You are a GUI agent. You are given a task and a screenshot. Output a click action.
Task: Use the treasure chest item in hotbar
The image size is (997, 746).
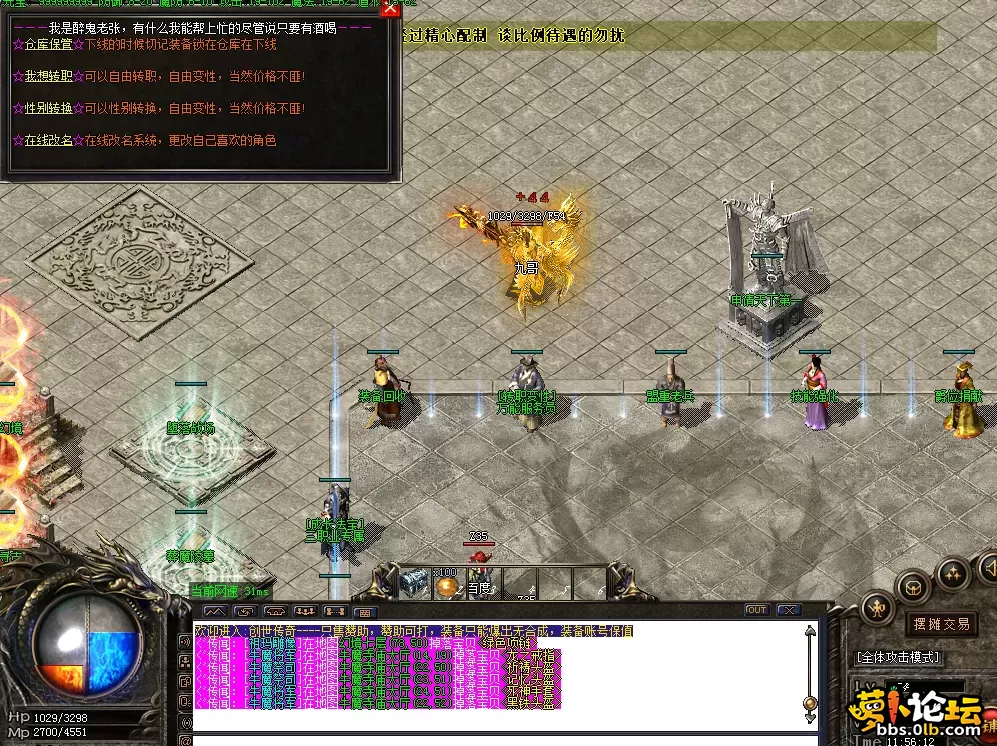pyautogui.click(x=415, y=583)
